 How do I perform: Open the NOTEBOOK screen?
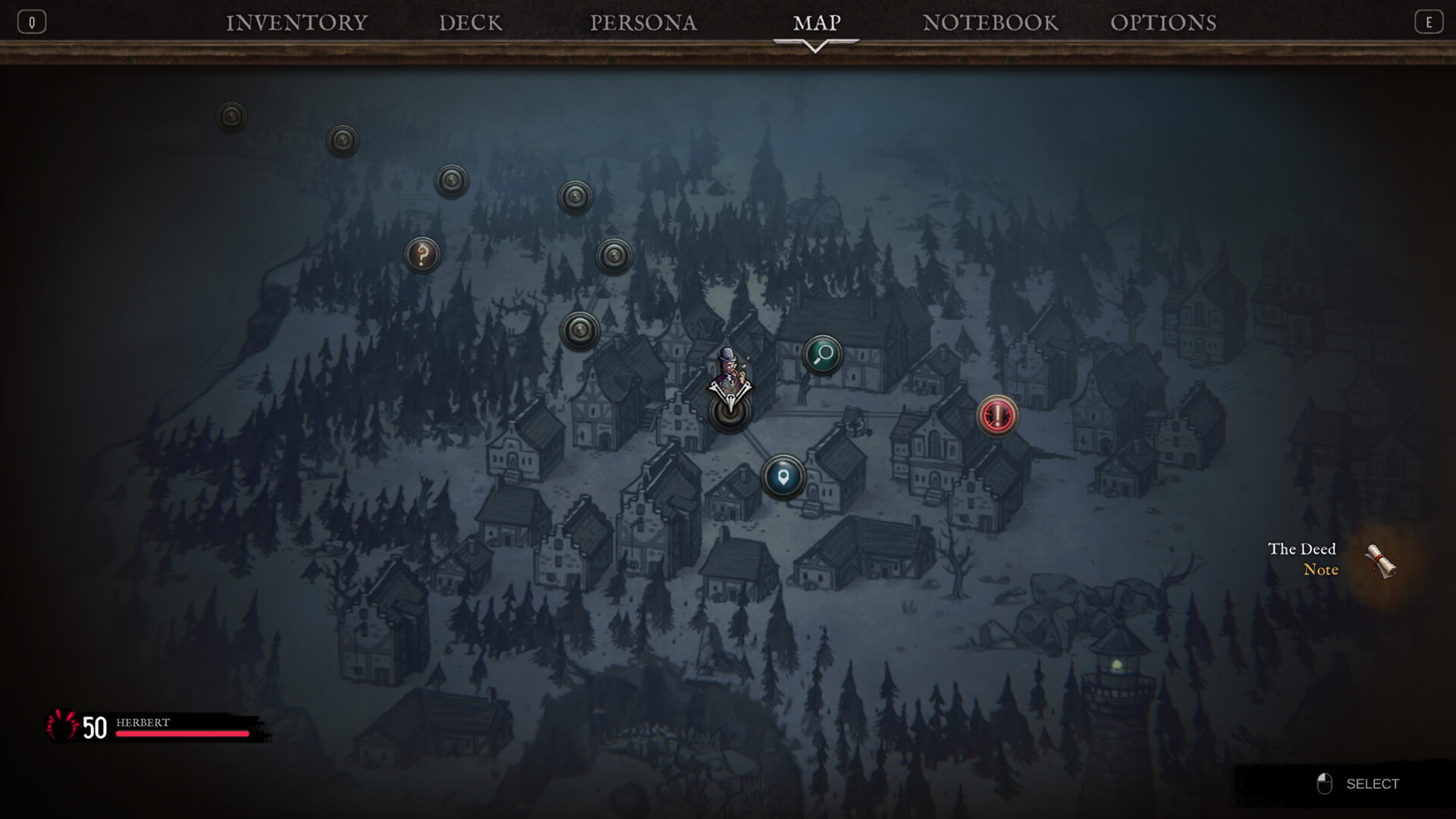pyautogui.click(x=990, y=22)
